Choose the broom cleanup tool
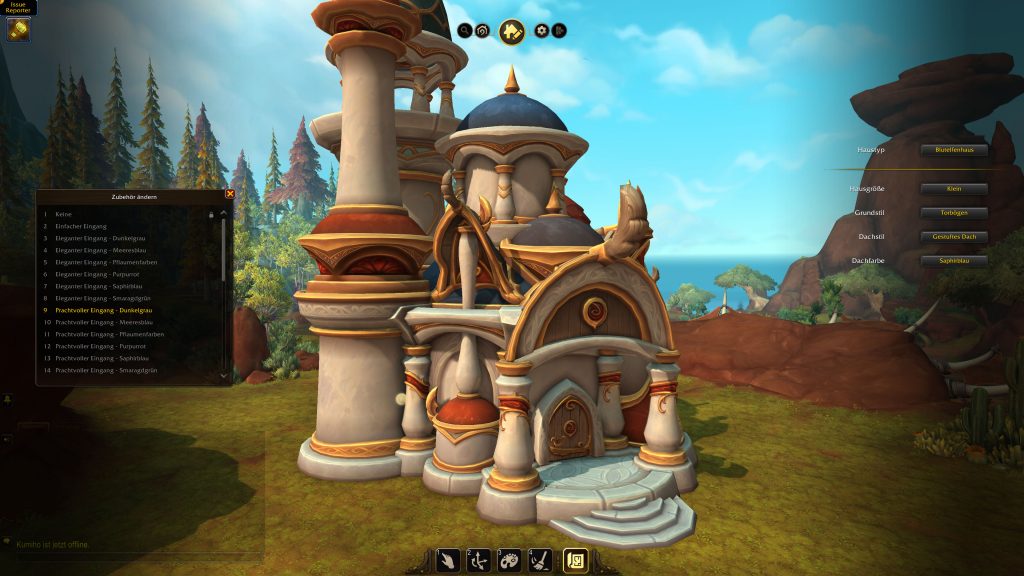The height and width of the screenshot is (576, 1024). (540, 560)
